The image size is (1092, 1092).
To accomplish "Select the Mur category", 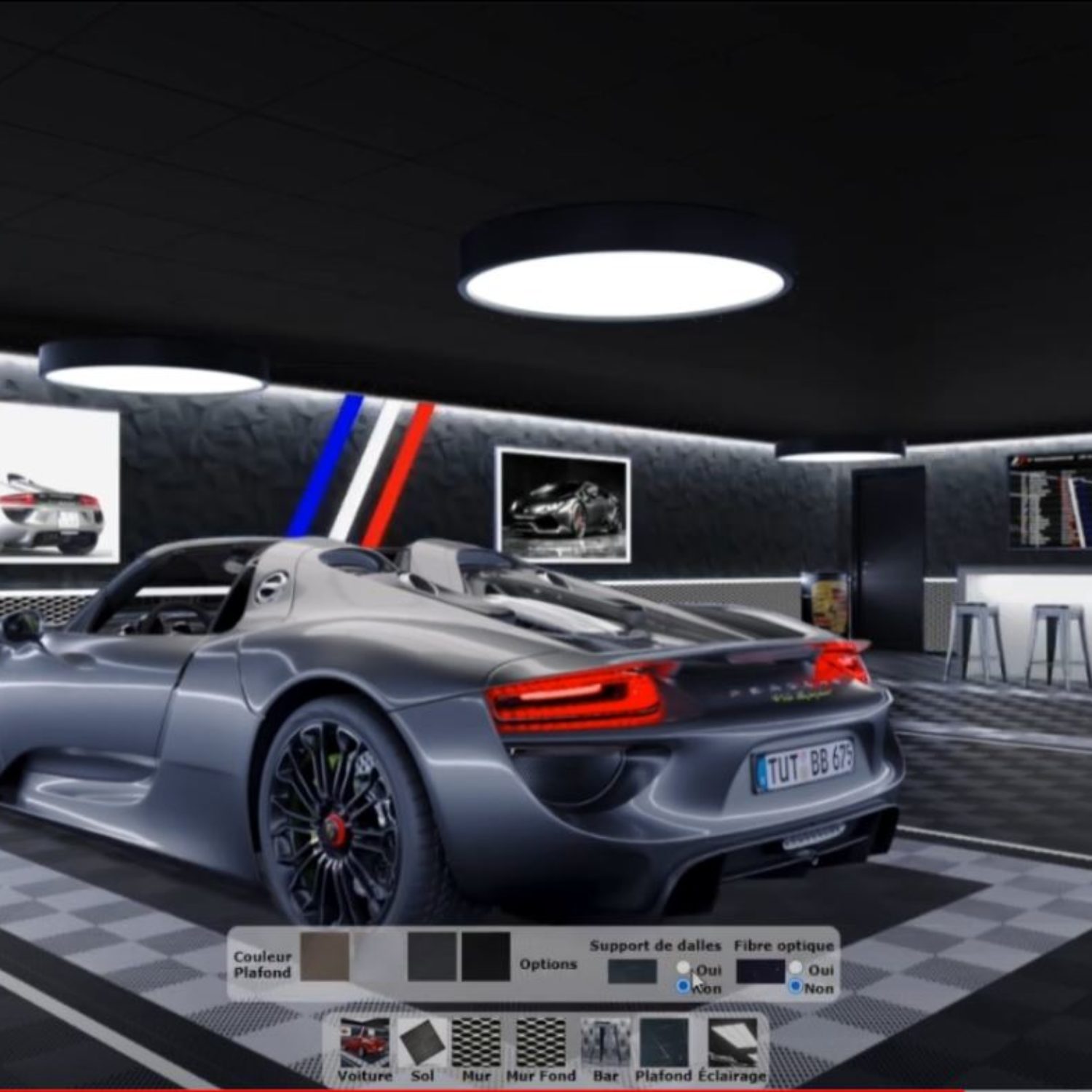I will [476, 1045].
